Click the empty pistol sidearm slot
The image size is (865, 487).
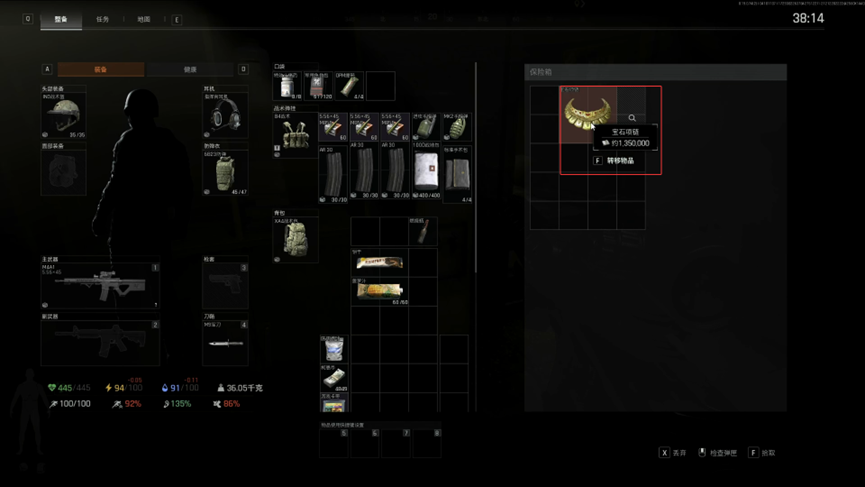224,287
